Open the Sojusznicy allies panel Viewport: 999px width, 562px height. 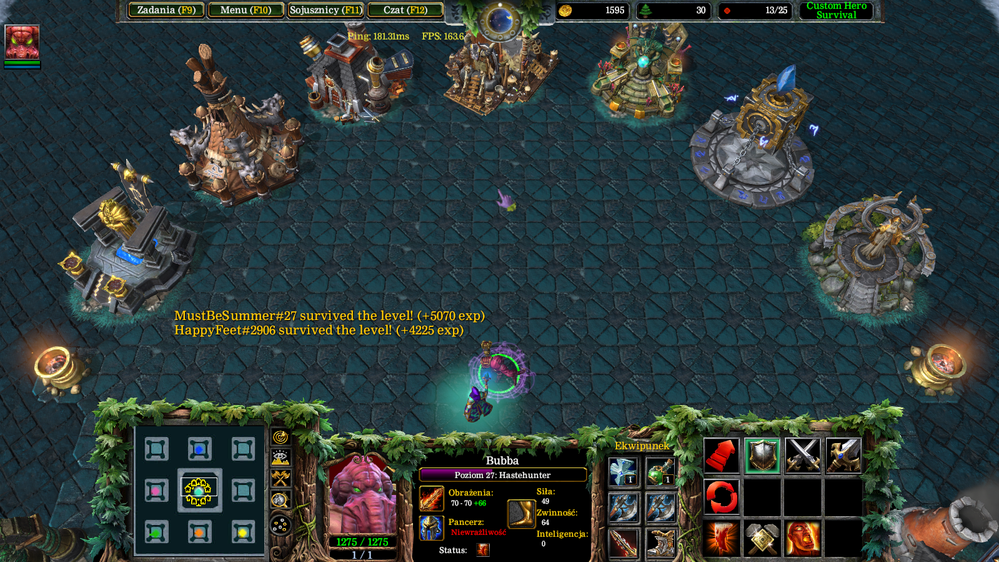(325, 11)
